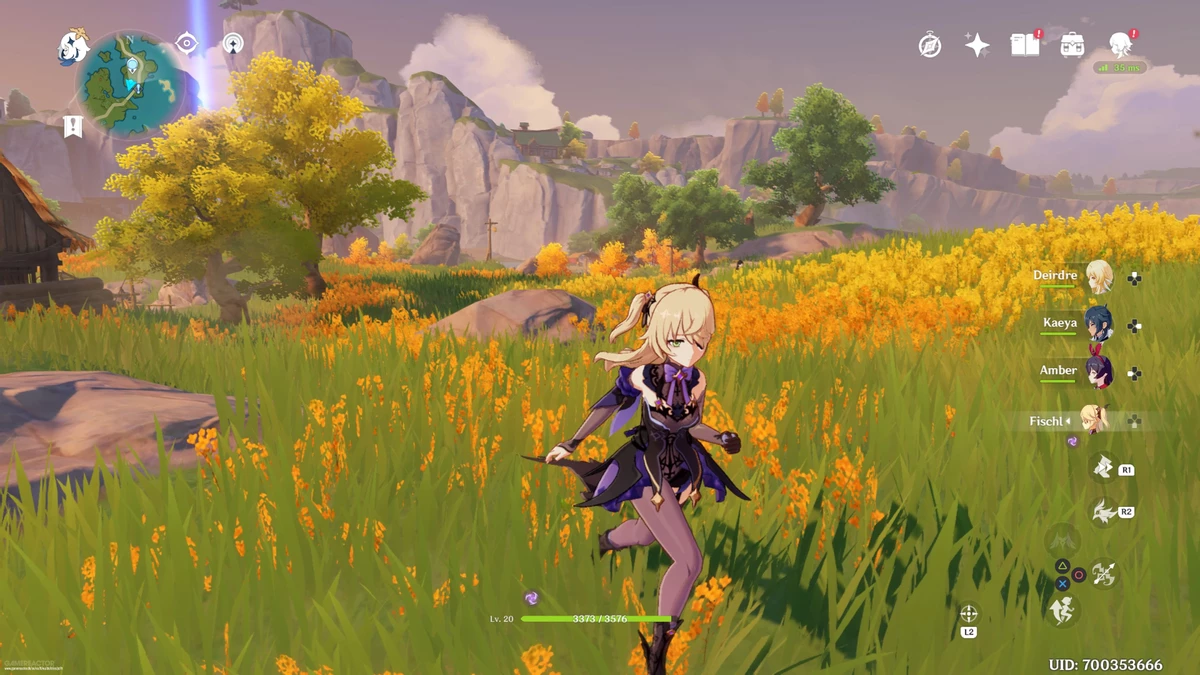1200x675 pixels.
Task: Switch to party member Amber
Action: point(1099,371)
